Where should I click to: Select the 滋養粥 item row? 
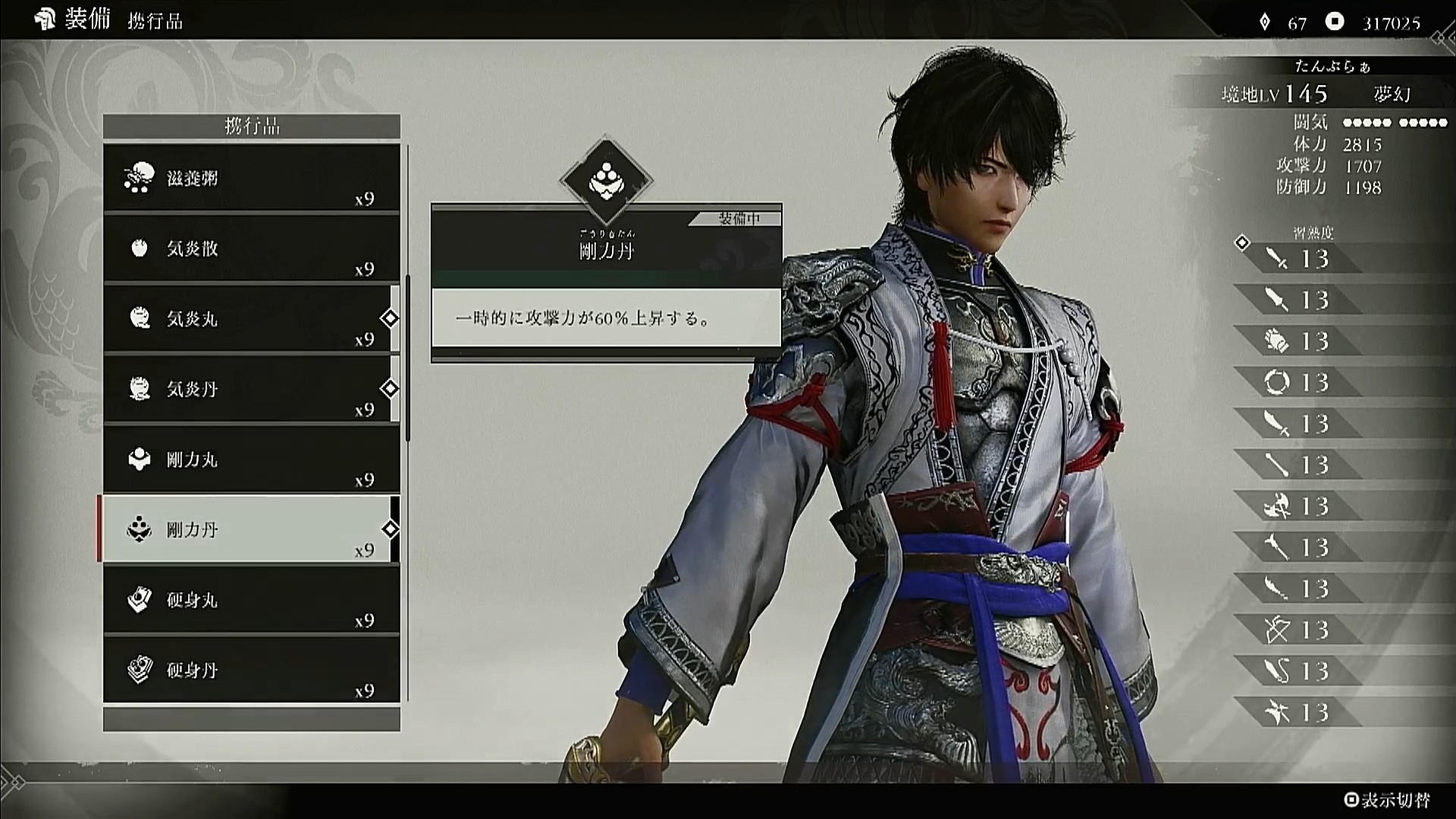point(251,178)
